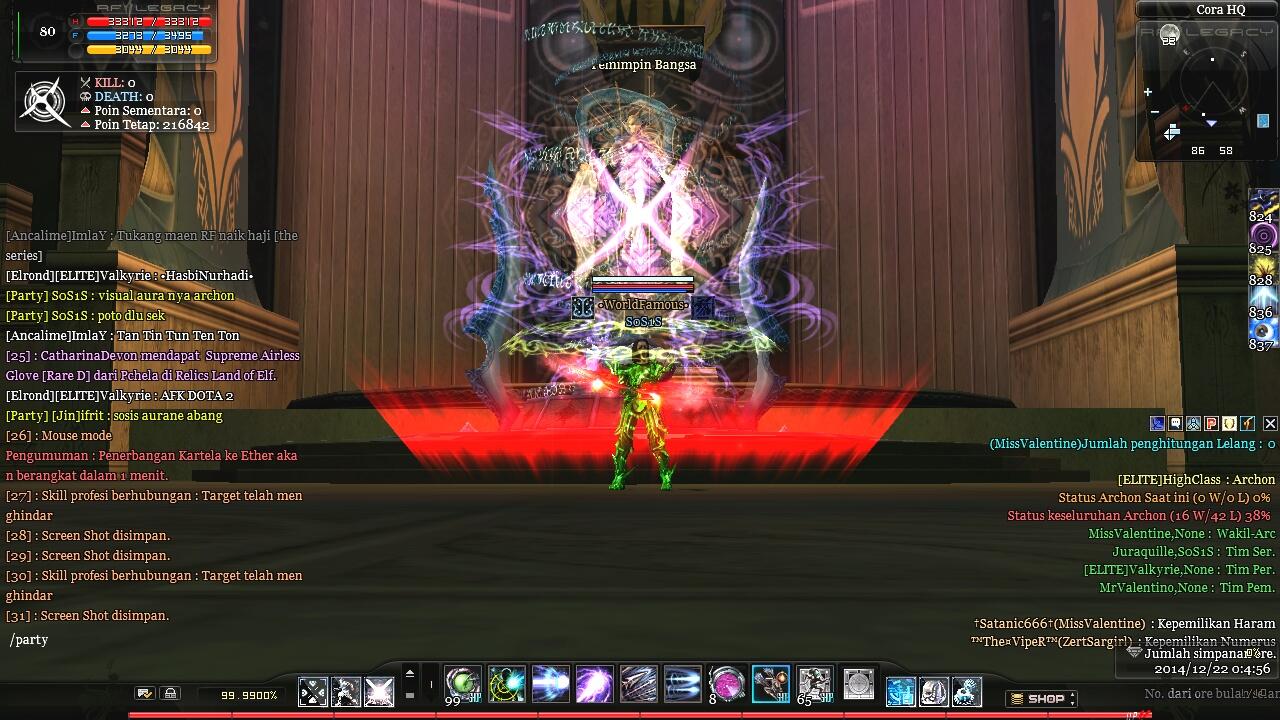Zoom in the minimap with the plus button

(1148, 91)
